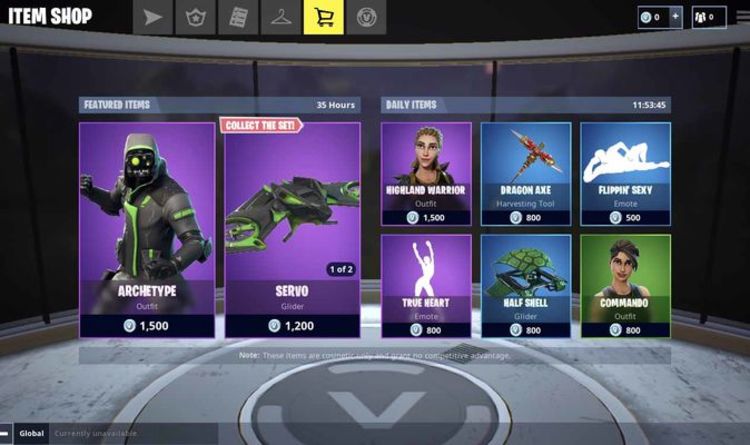Open the friends list counter
Screen dimensions: 750x445
(x=708, y=17)
